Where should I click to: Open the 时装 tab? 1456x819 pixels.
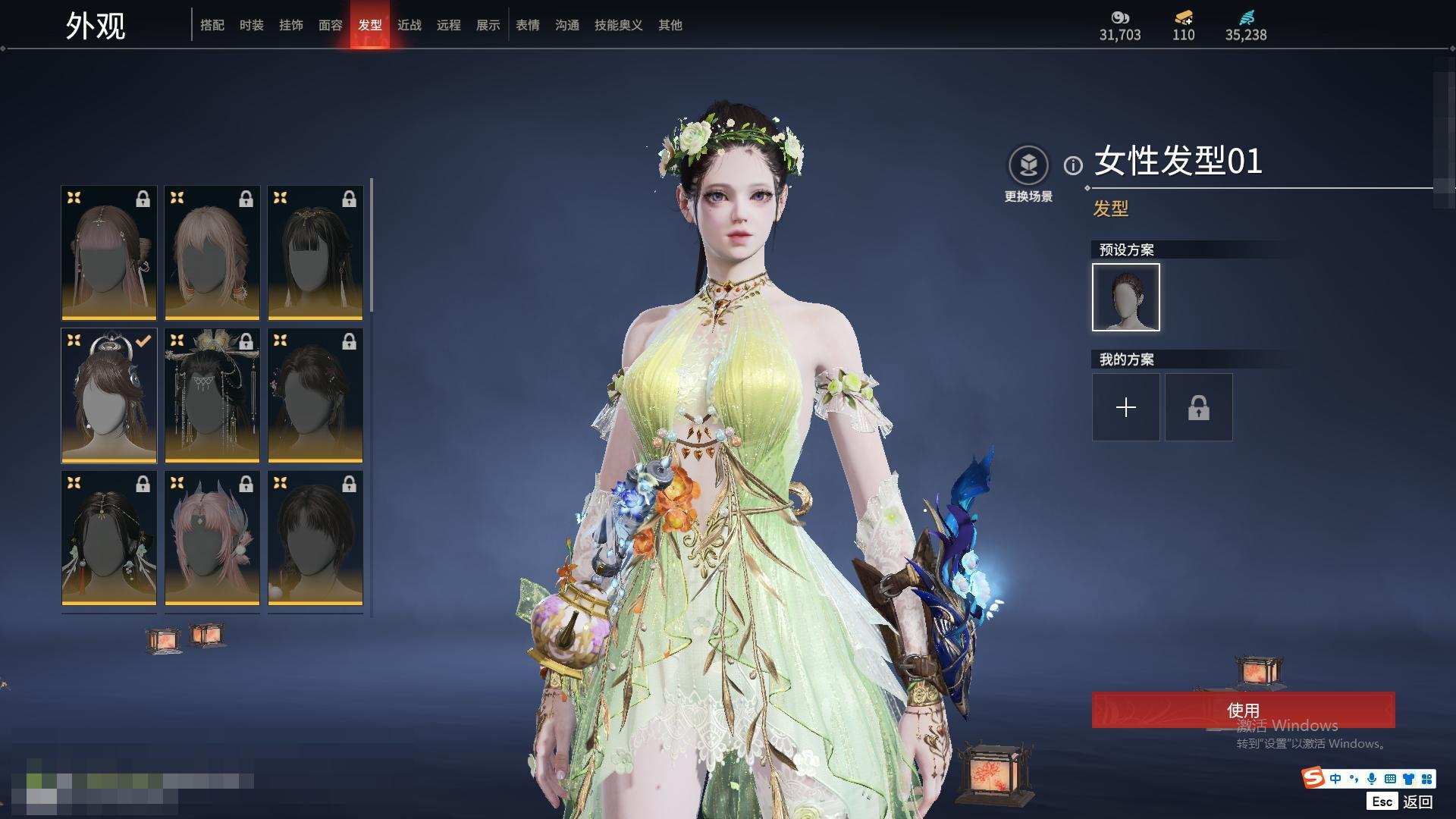[x=251, y=25]
